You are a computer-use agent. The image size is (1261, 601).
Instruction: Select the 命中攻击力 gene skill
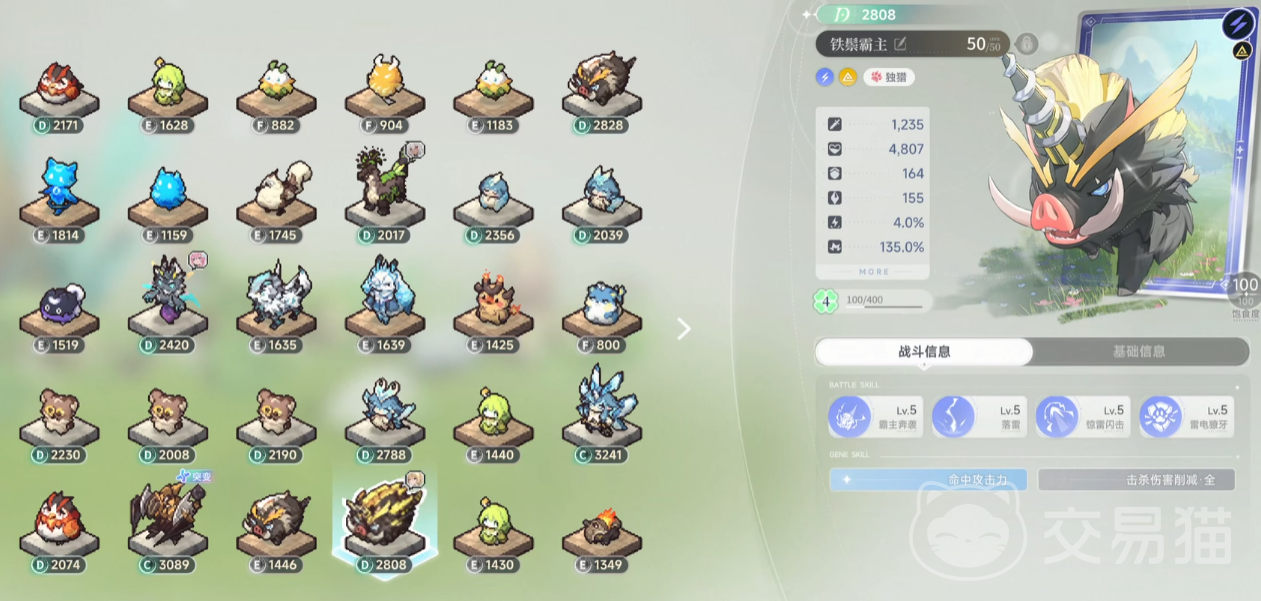click(x=928, y=480)
